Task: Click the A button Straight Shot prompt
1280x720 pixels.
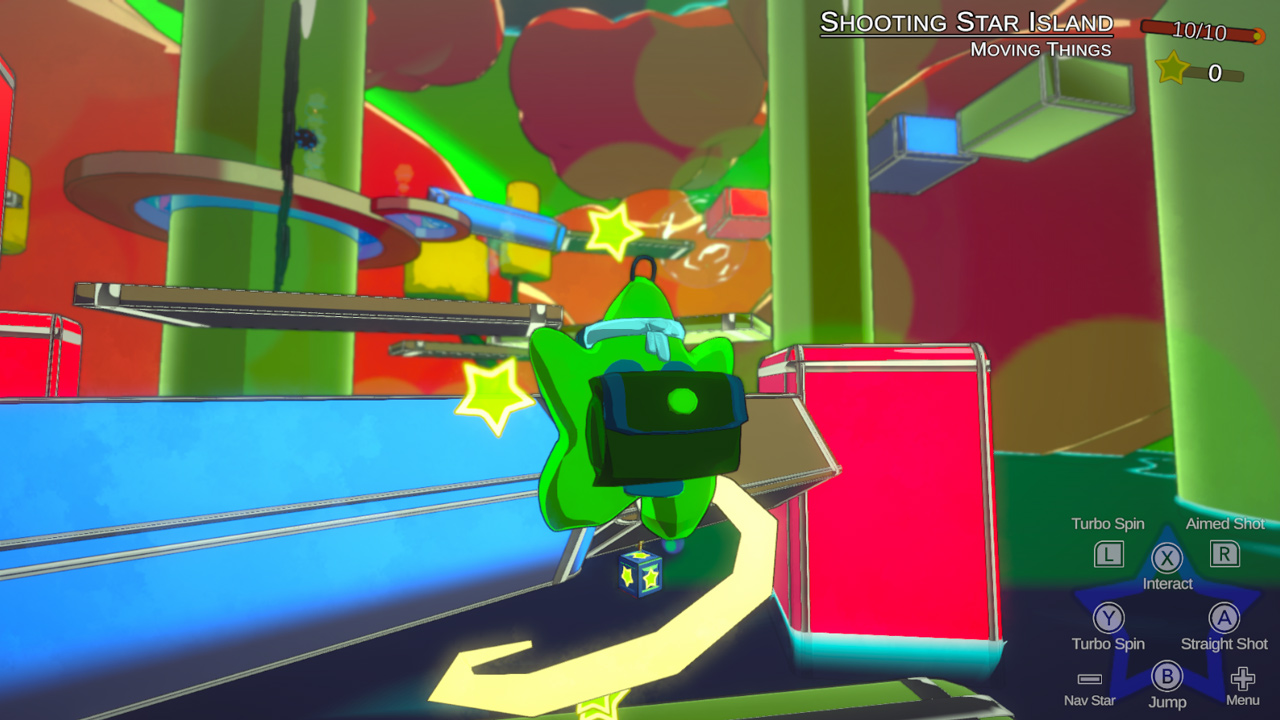Action: point(1224,620)
